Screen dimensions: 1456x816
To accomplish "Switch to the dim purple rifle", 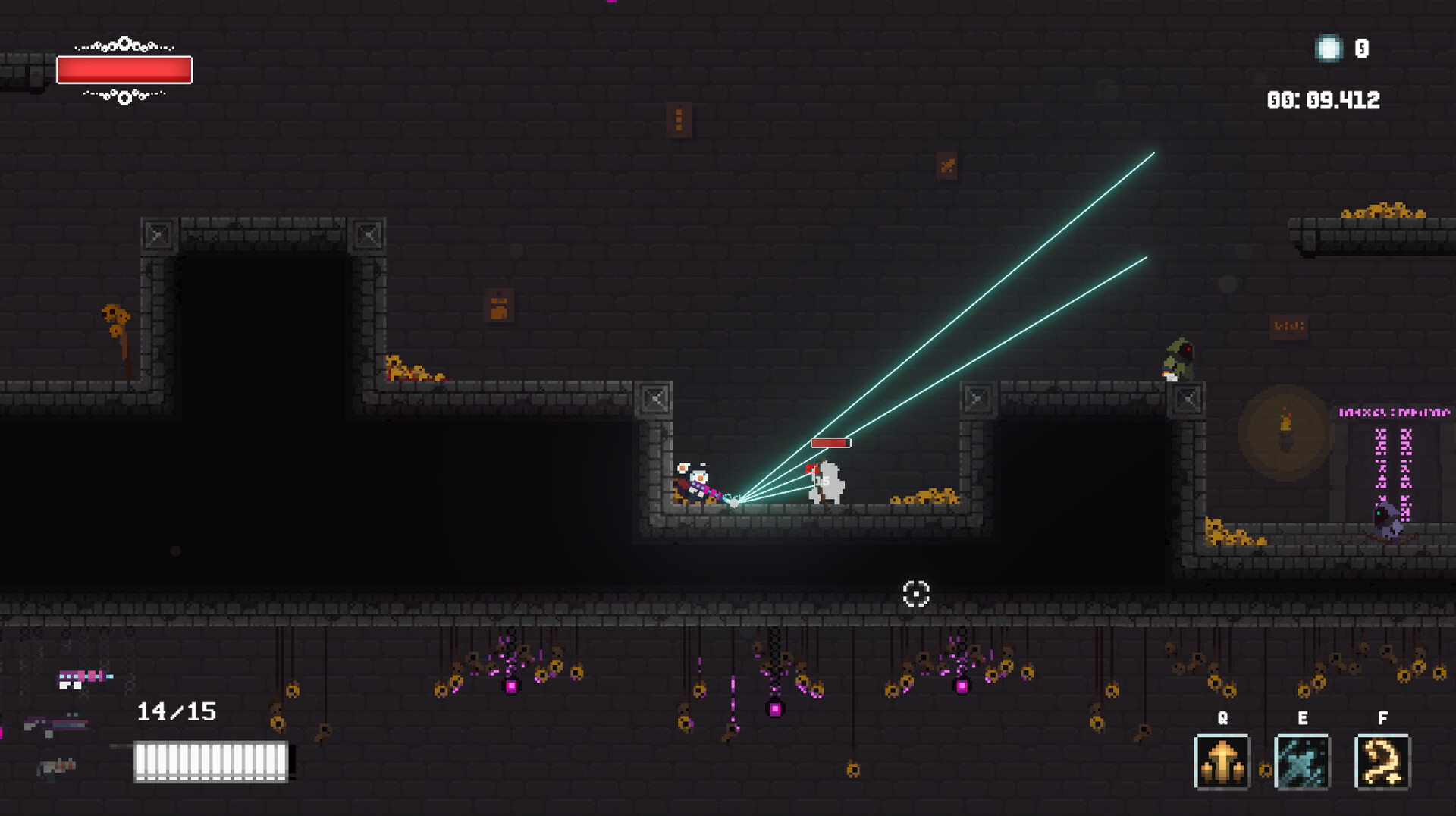I will point(57,725).
